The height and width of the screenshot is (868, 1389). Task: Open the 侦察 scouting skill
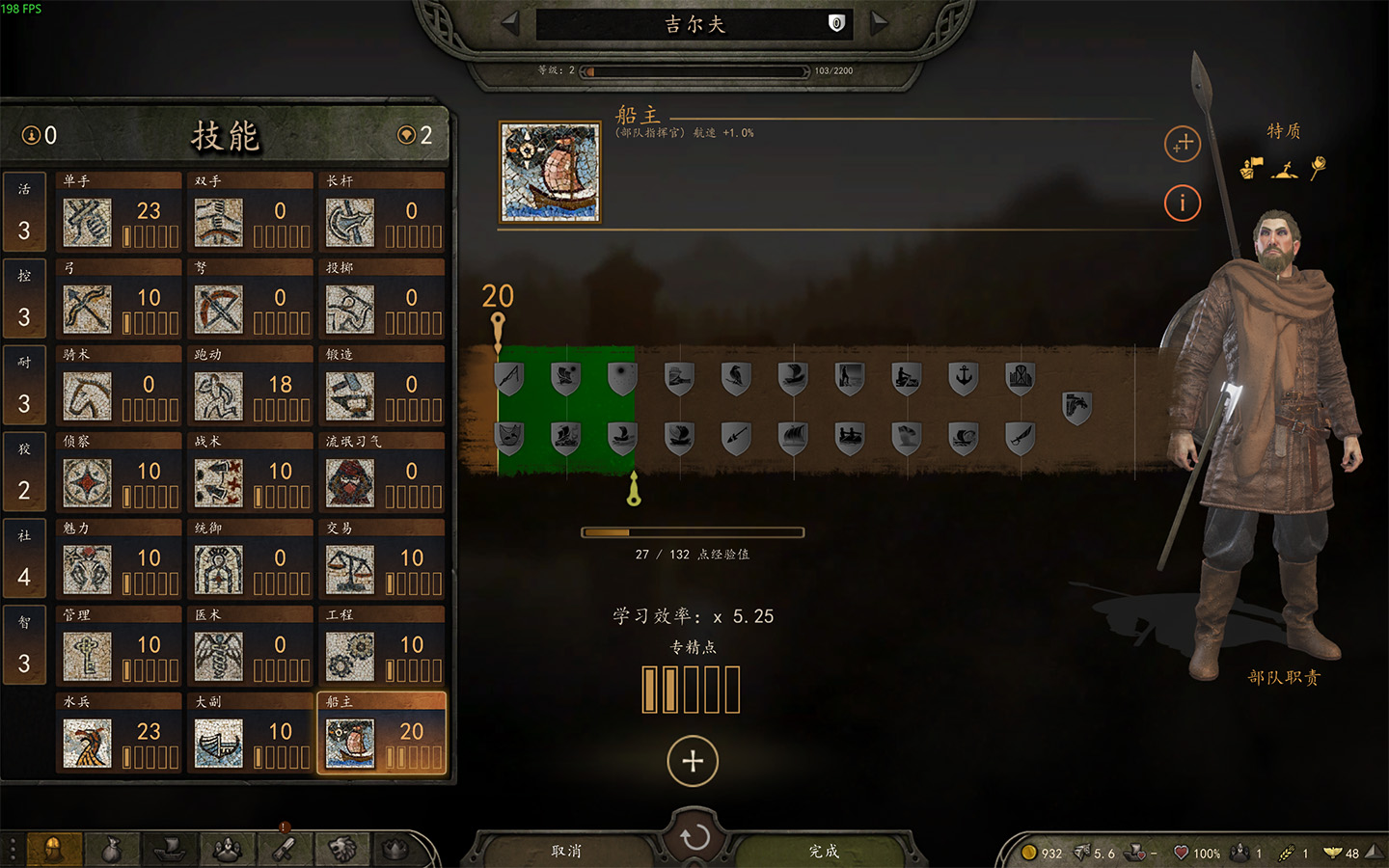(120, 474)
